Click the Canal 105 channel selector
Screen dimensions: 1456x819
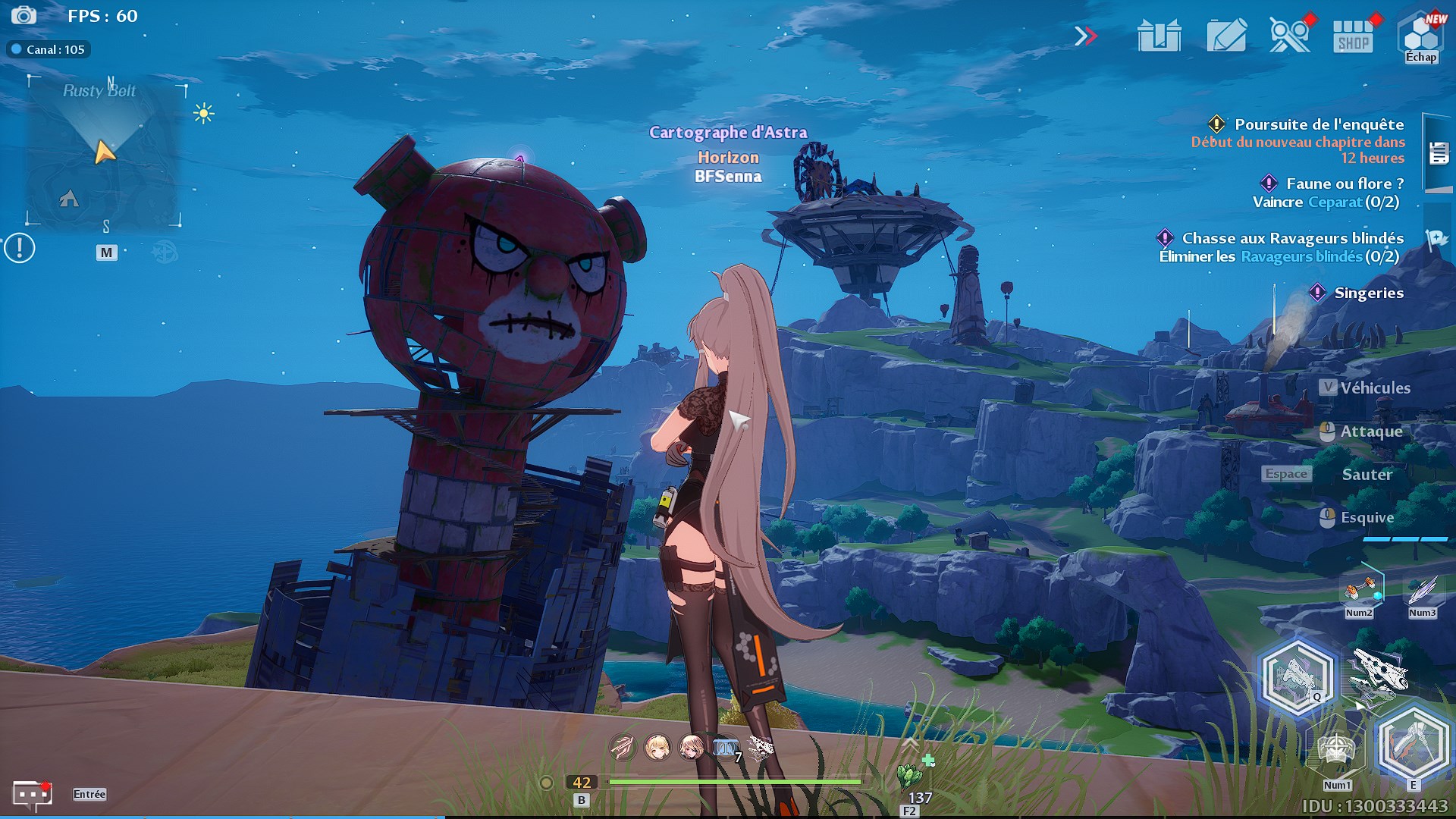click(x=49, y=50)
